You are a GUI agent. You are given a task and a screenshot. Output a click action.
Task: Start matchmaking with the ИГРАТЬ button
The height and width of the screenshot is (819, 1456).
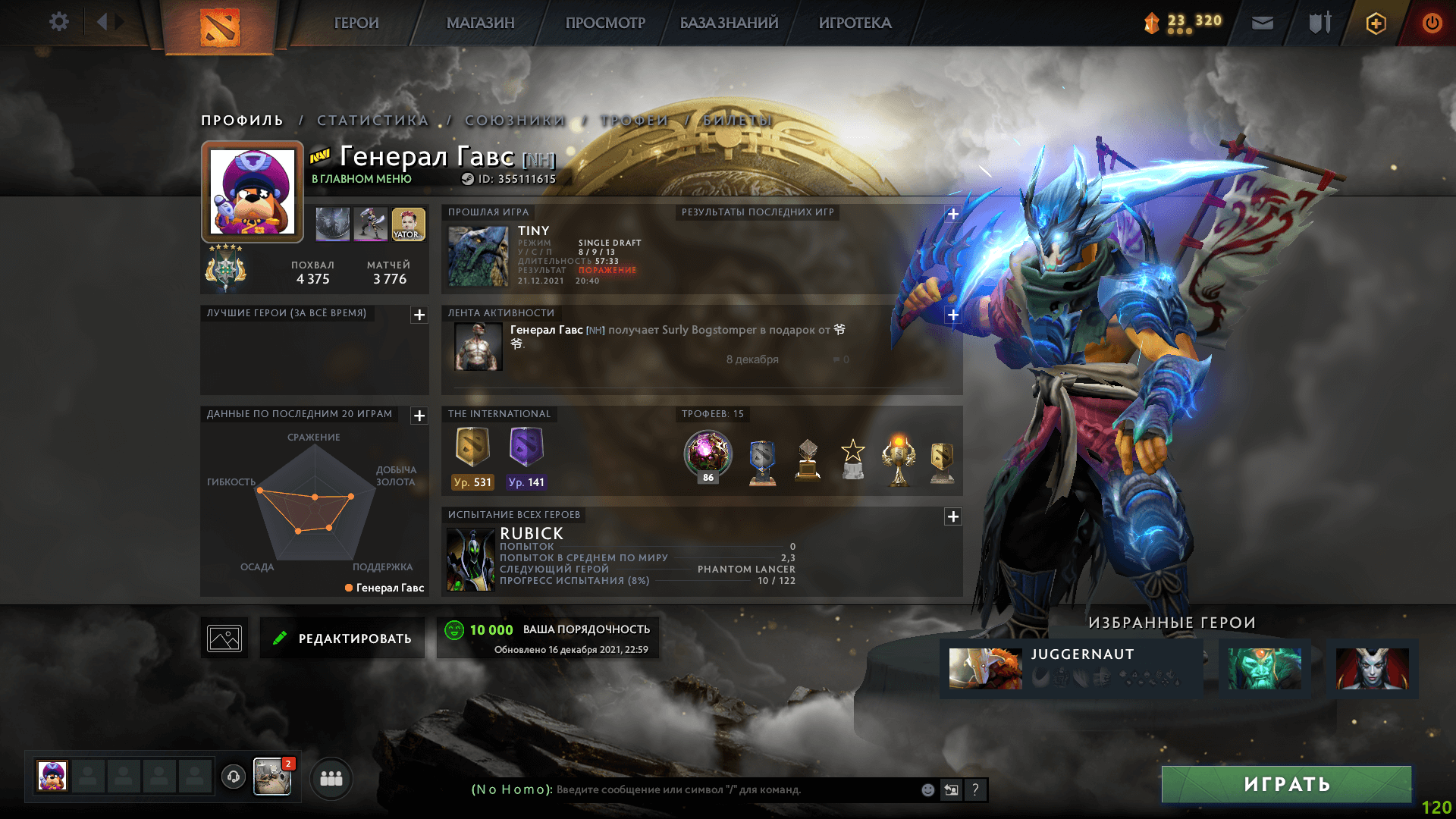click(x=1286, y=784)
